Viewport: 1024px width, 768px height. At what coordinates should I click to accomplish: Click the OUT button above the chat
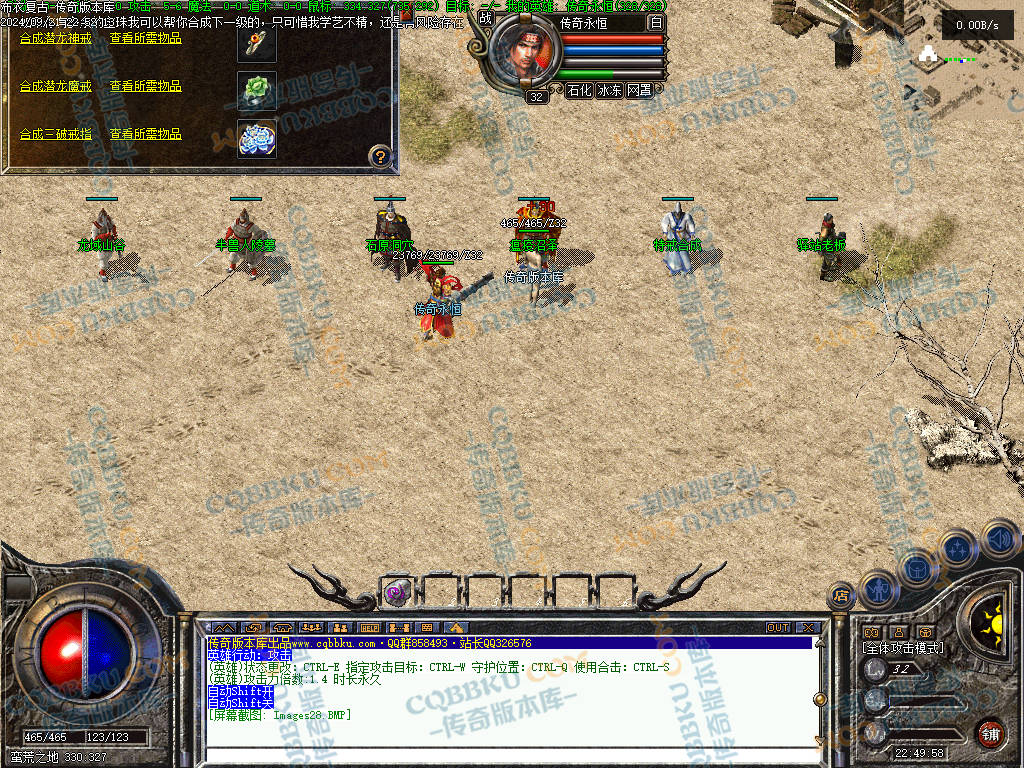778,628
